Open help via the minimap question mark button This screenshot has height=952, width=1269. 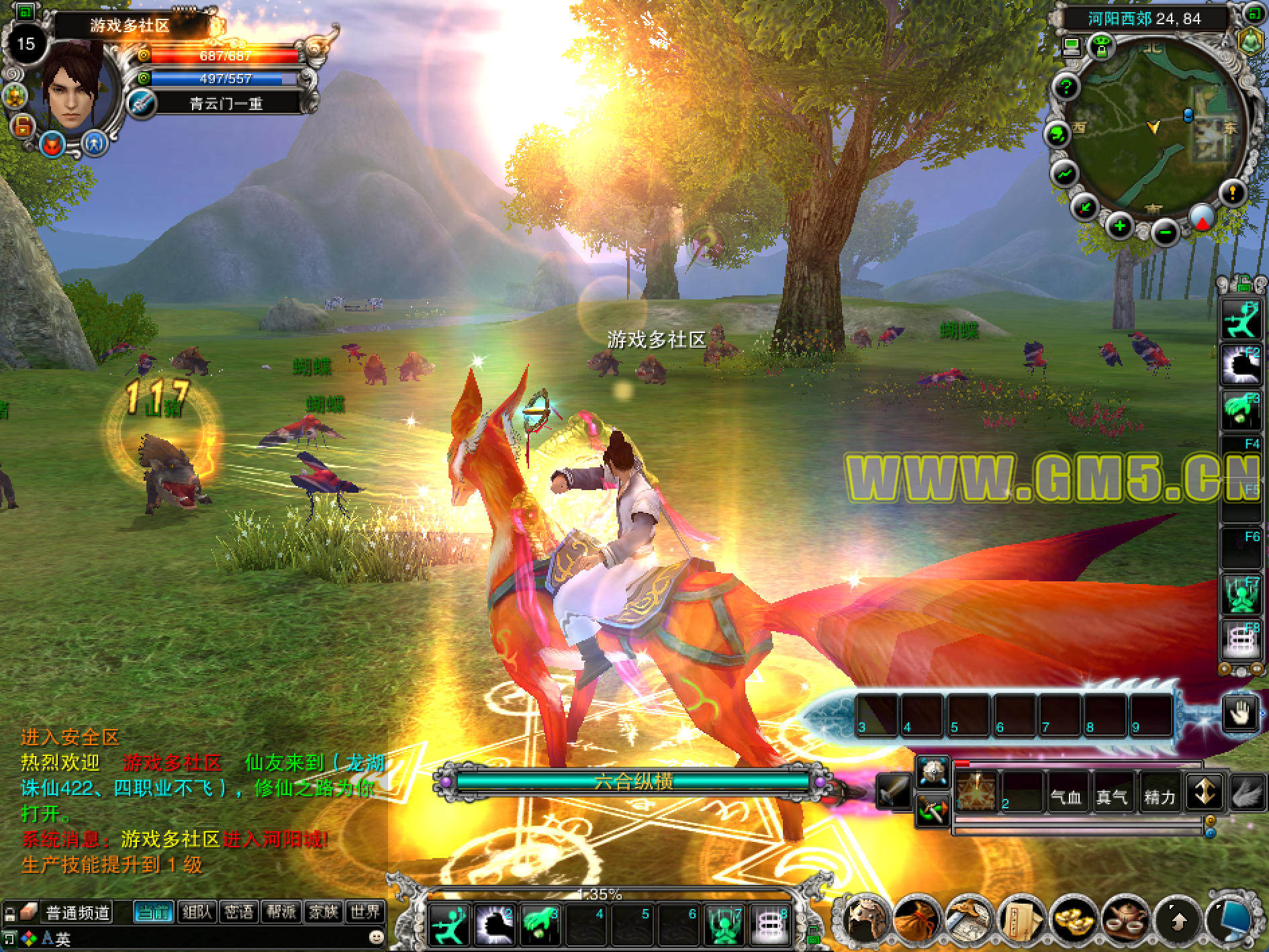tap(1065, 87)
